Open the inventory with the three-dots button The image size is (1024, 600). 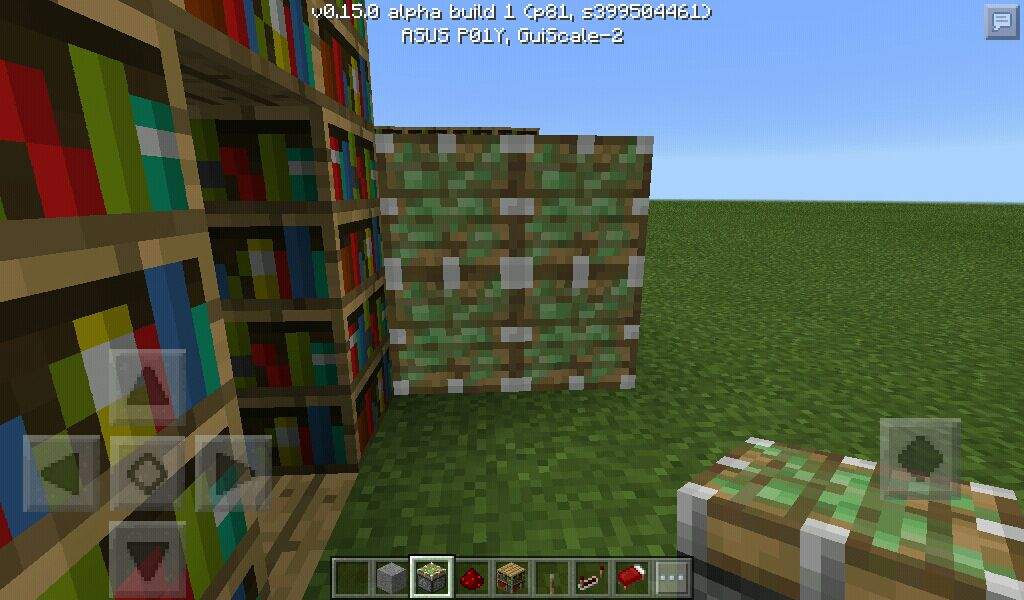click(671, 577)
